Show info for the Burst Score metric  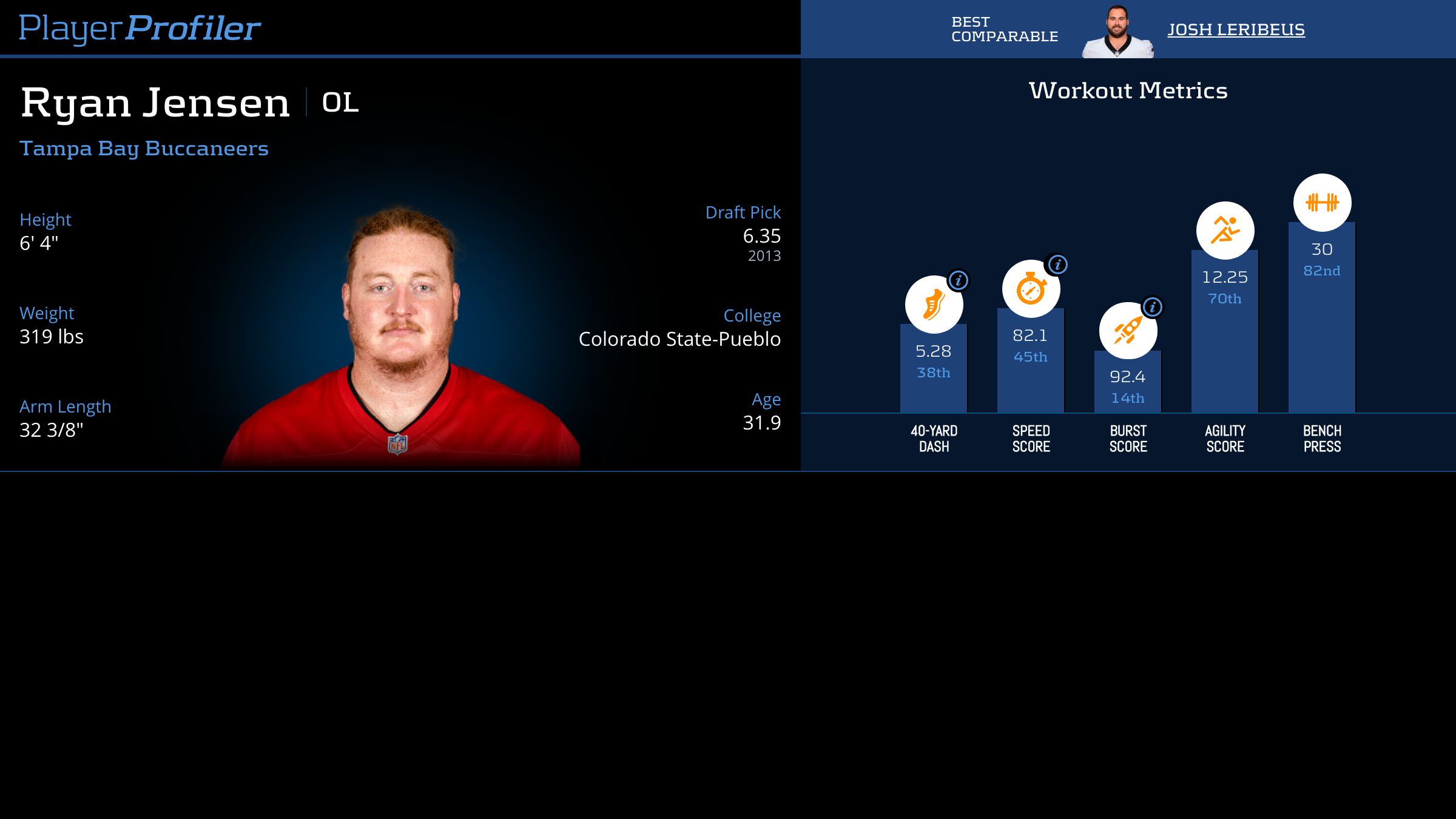[1153, 307]
